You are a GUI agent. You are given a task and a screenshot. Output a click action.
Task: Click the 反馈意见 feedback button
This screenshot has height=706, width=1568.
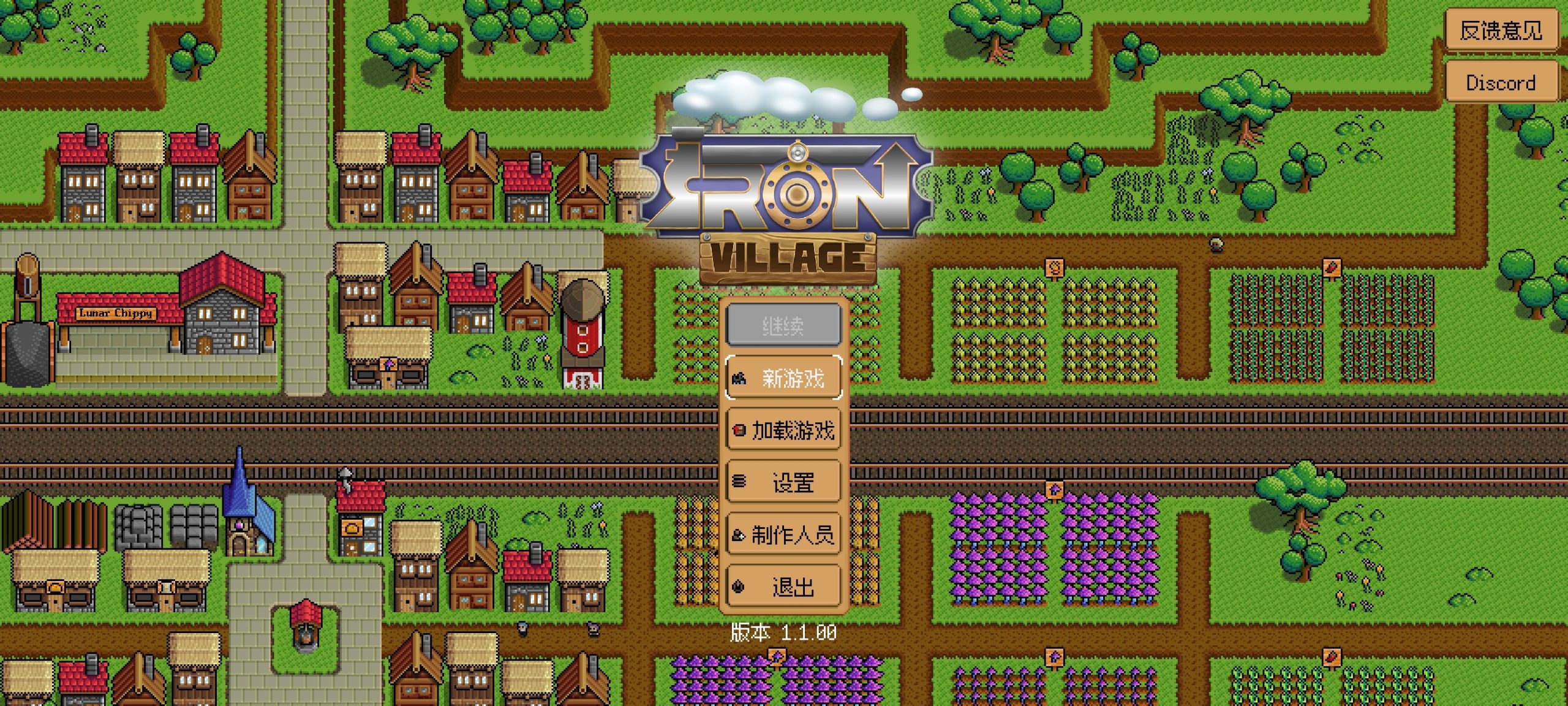pyautogui.click(x=1502, y=29)
